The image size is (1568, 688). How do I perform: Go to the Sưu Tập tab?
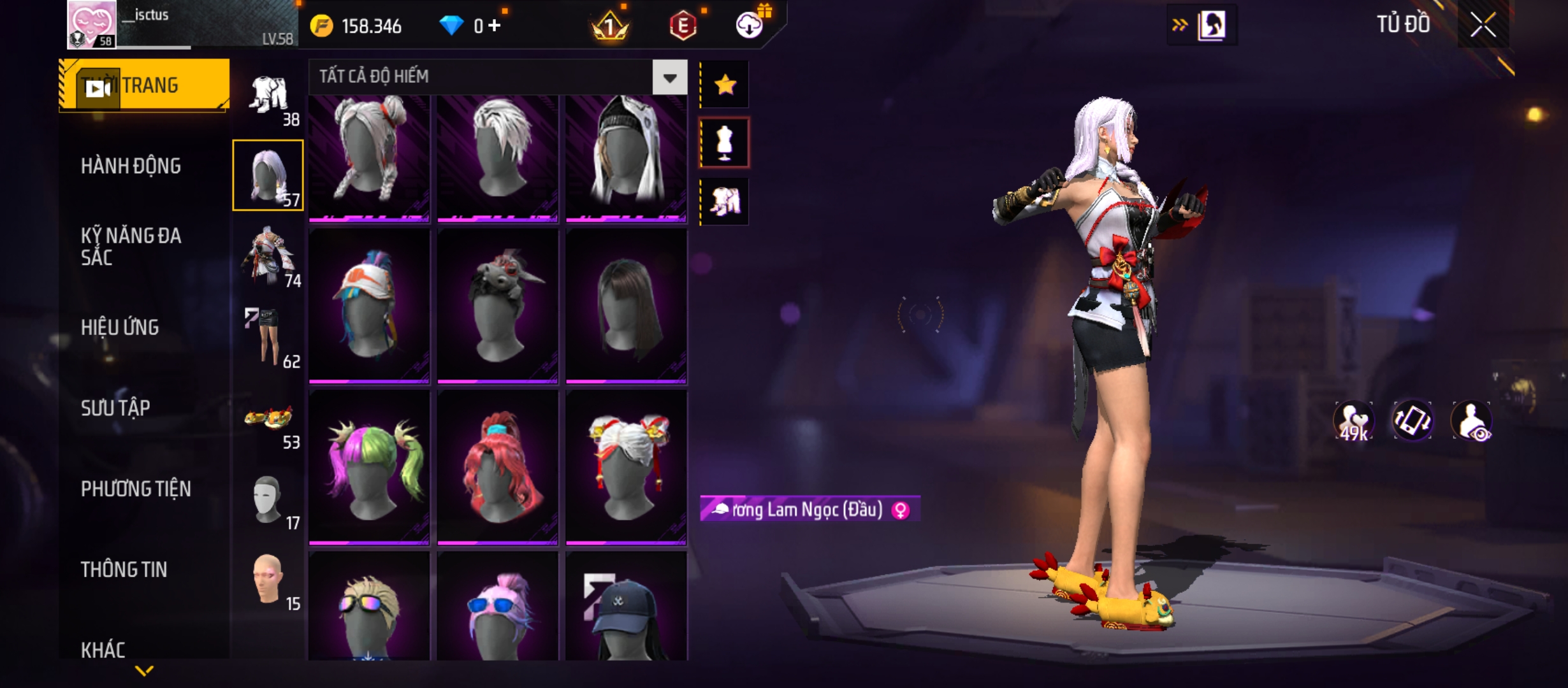(x=115, y=408)
